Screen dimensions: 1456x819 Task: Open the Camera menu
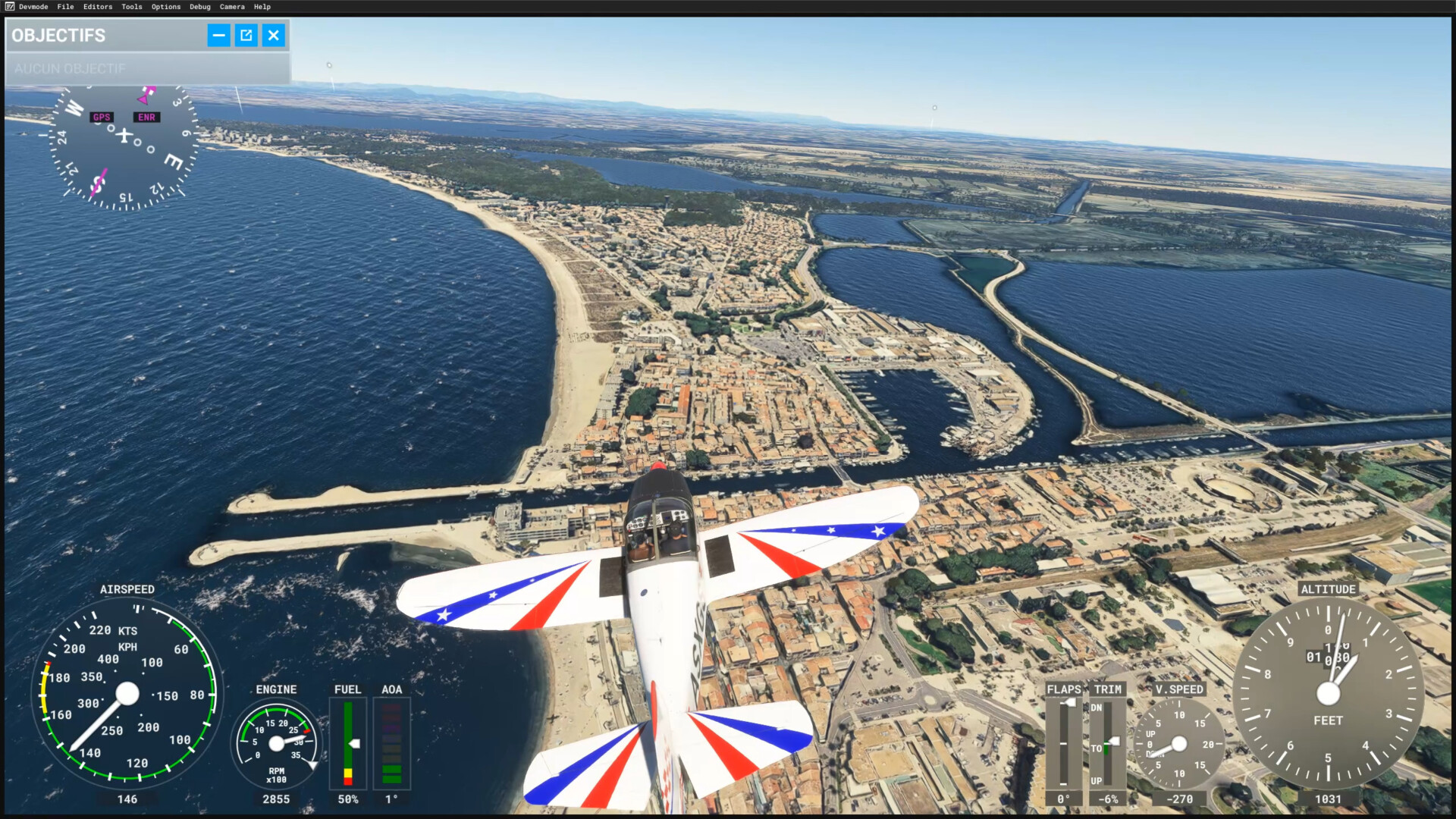tap(232, 7)
